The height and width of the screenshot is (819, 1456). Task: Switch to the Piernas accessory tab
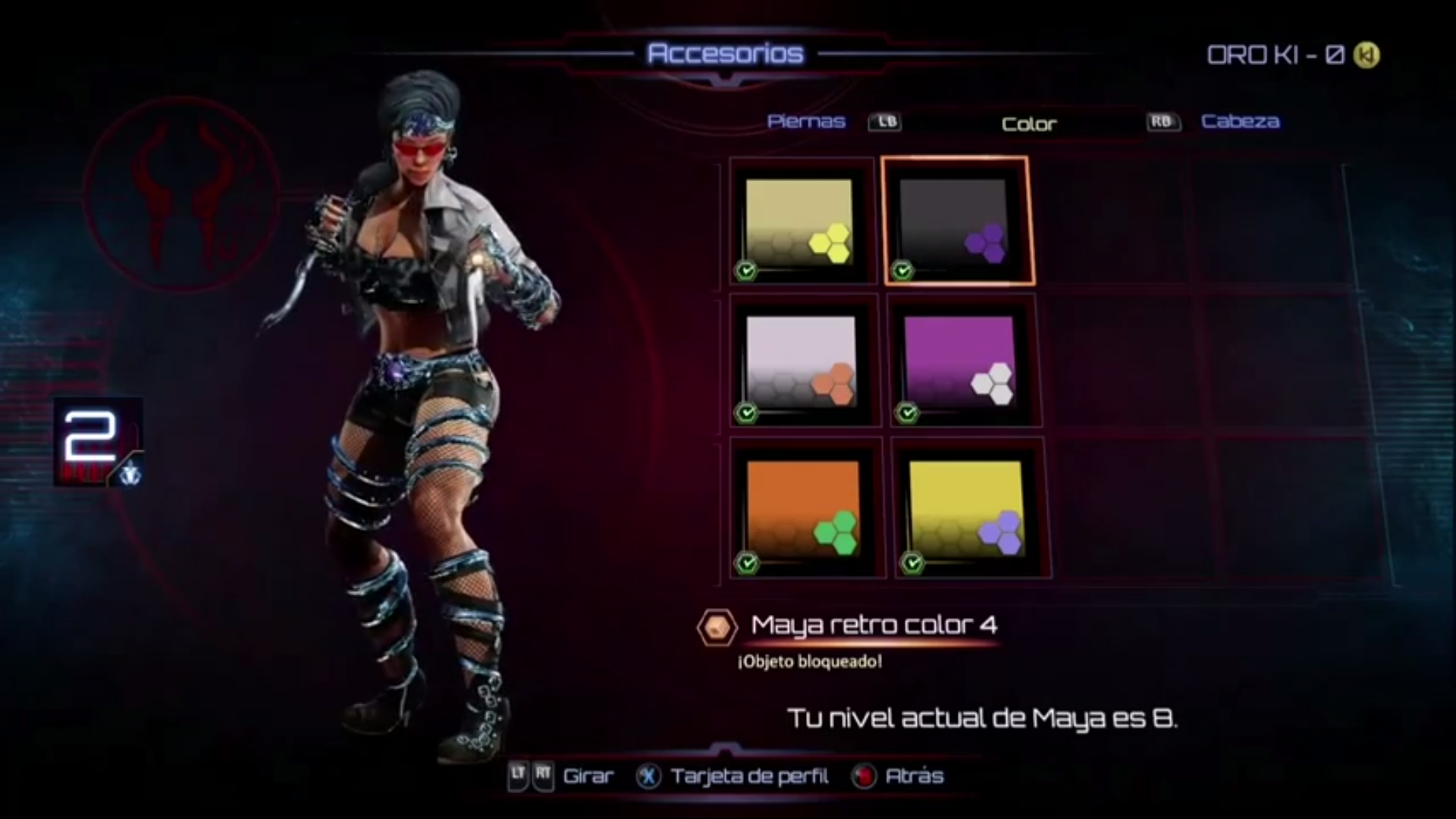(806, 121)
